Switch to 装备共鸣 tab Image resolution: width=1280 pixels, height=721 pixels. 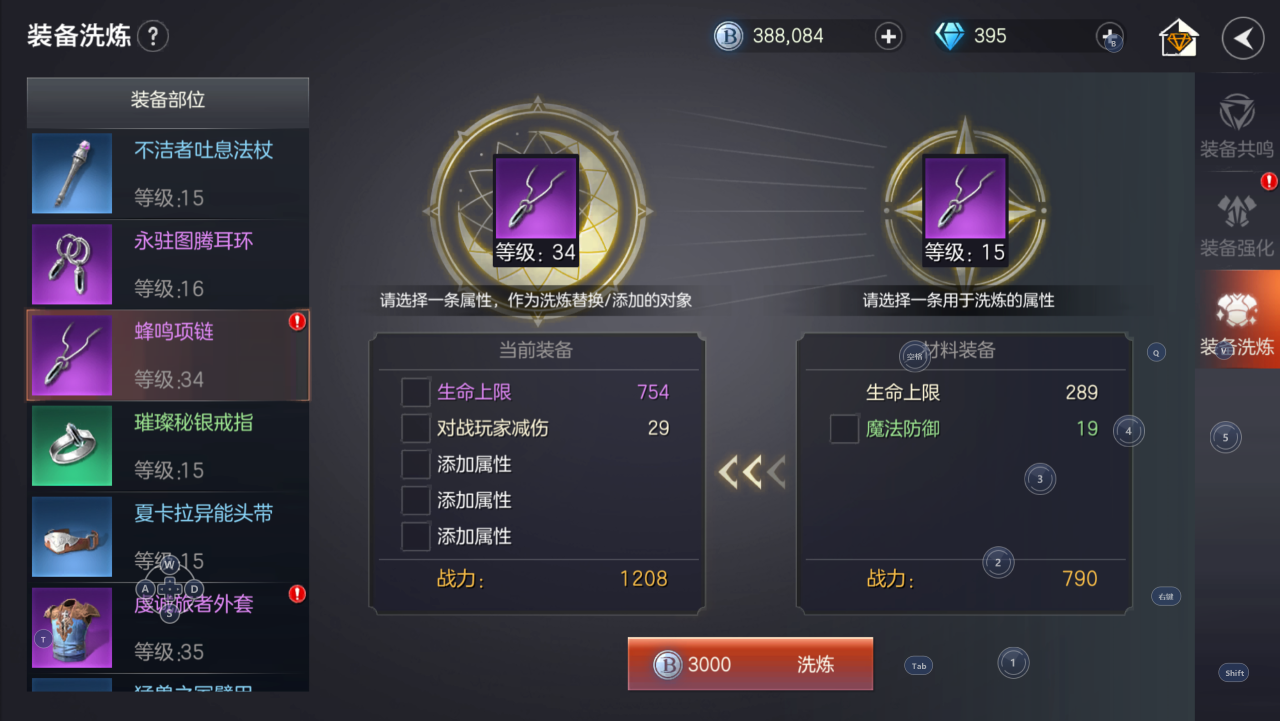1237,126
